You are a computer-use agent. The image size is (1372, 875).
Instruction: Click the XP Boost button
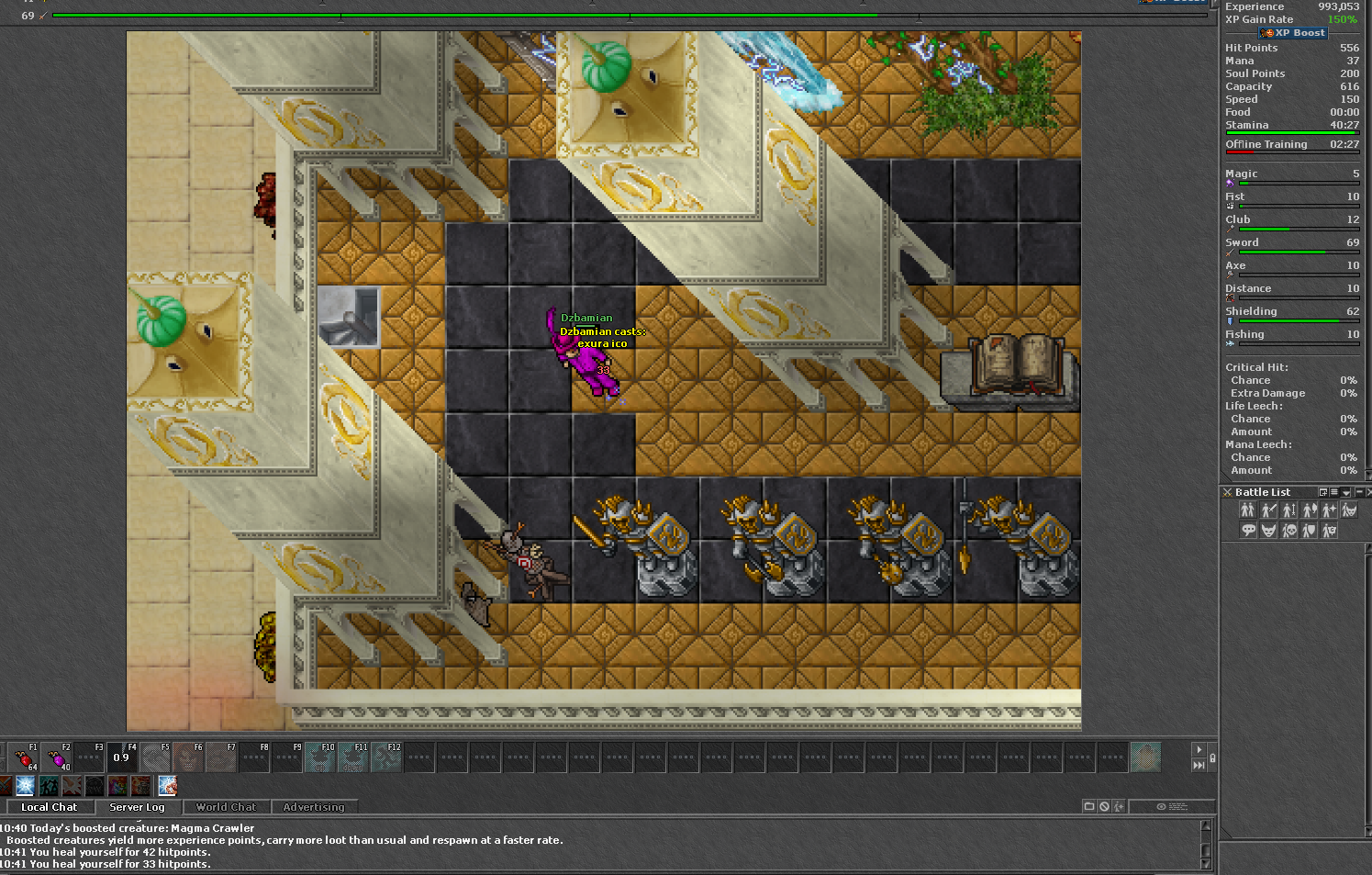(x=1293, y=33)
